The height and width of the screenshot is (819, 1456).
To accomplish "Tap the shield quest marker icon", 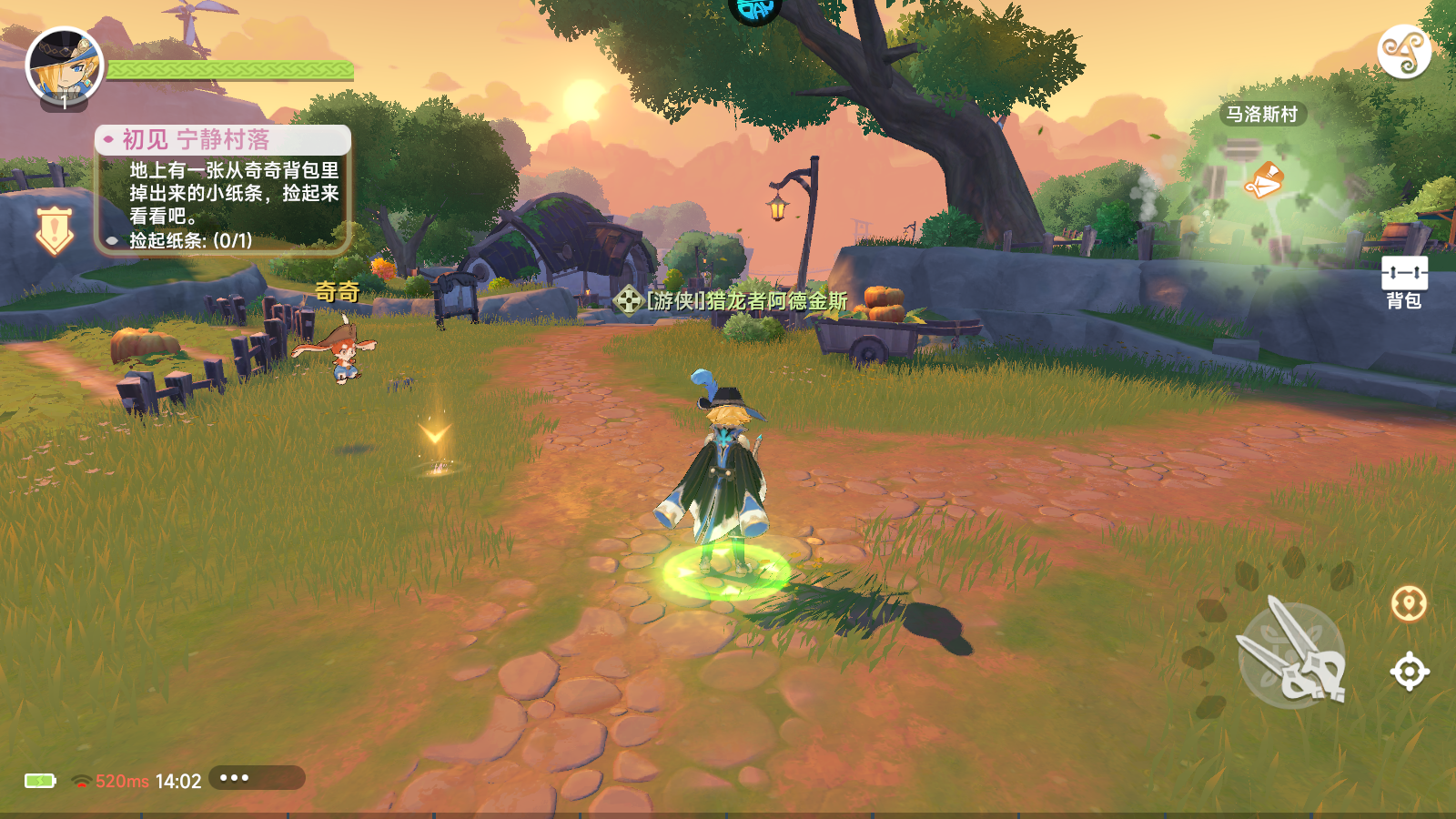I will [x=55, y=229].
